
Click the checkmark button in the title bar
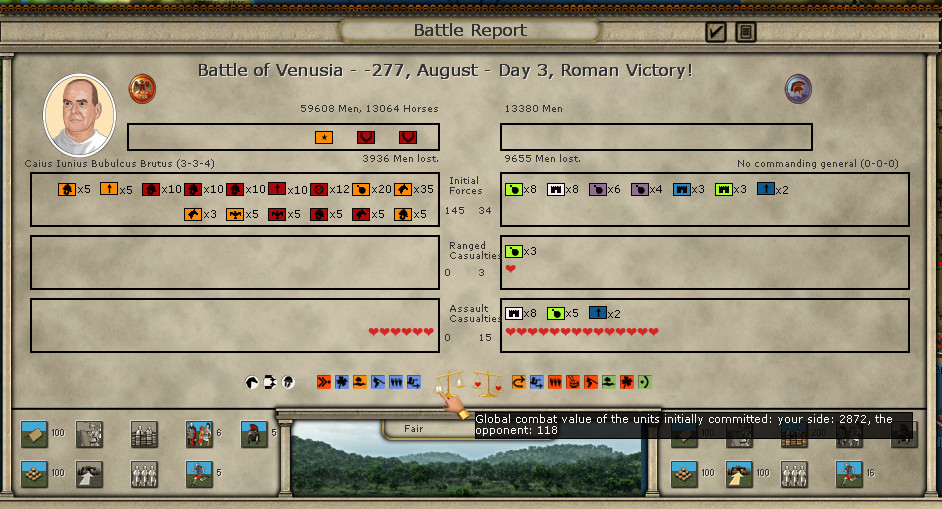[715, 32]
